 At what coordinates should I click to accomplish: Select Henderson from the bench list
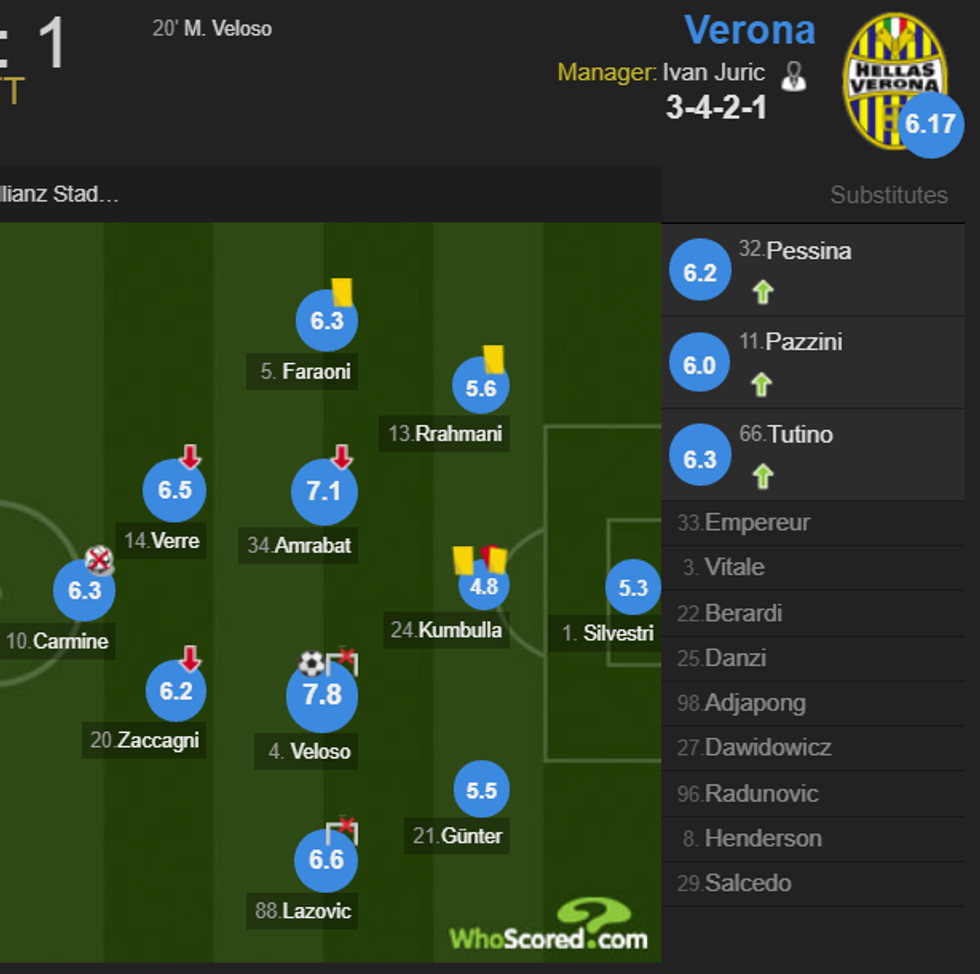pyautogui.click(x=762, y=839)
